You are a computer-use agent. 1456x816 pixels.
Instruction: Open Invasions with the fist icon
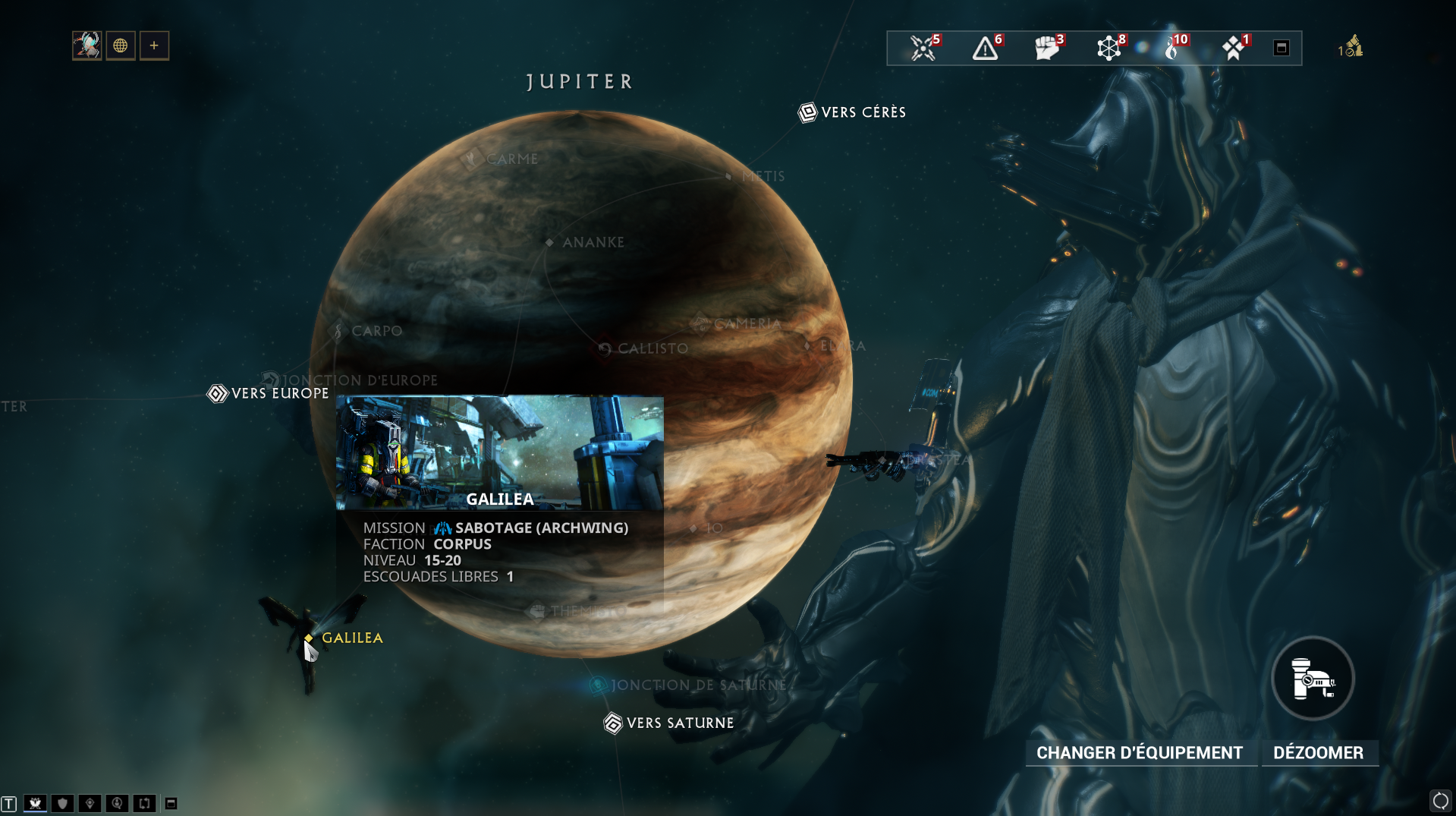point(1049,47)
